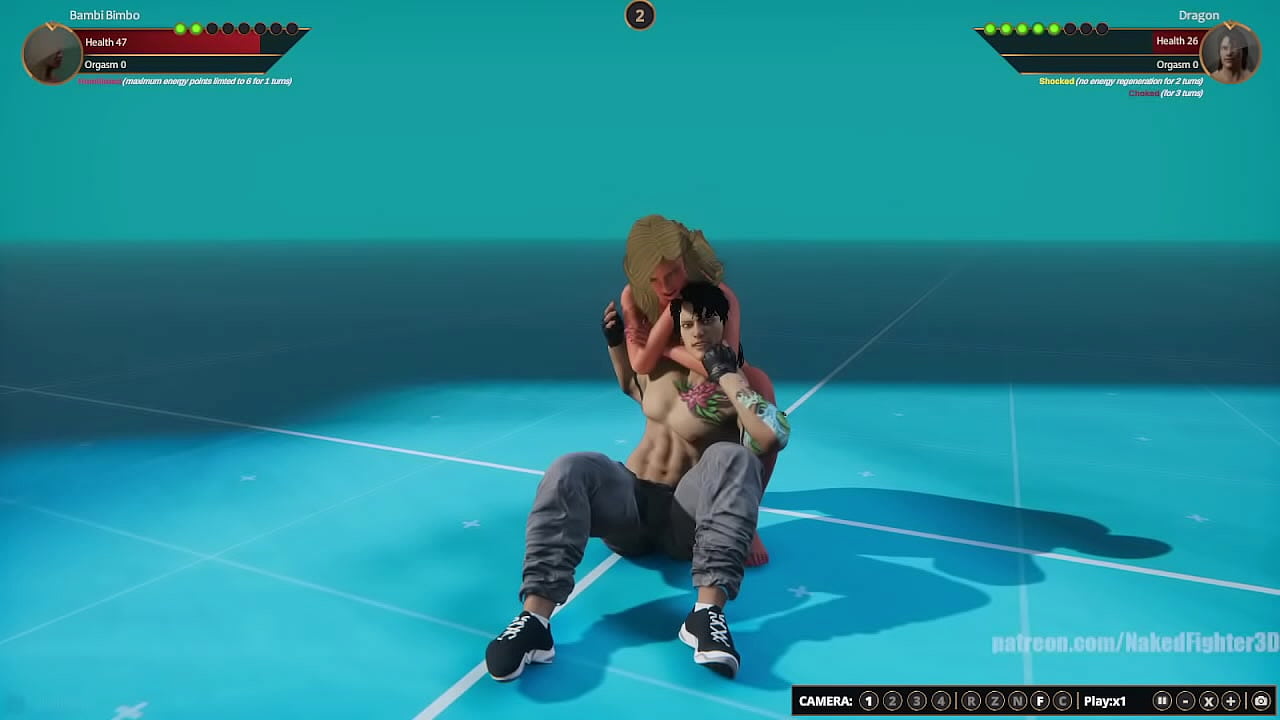The width and height of the screenshot is (1280, 720).
Task: Decrease playback speed with the minus control
Action: pyautogui.click(x=1188, y=700)
